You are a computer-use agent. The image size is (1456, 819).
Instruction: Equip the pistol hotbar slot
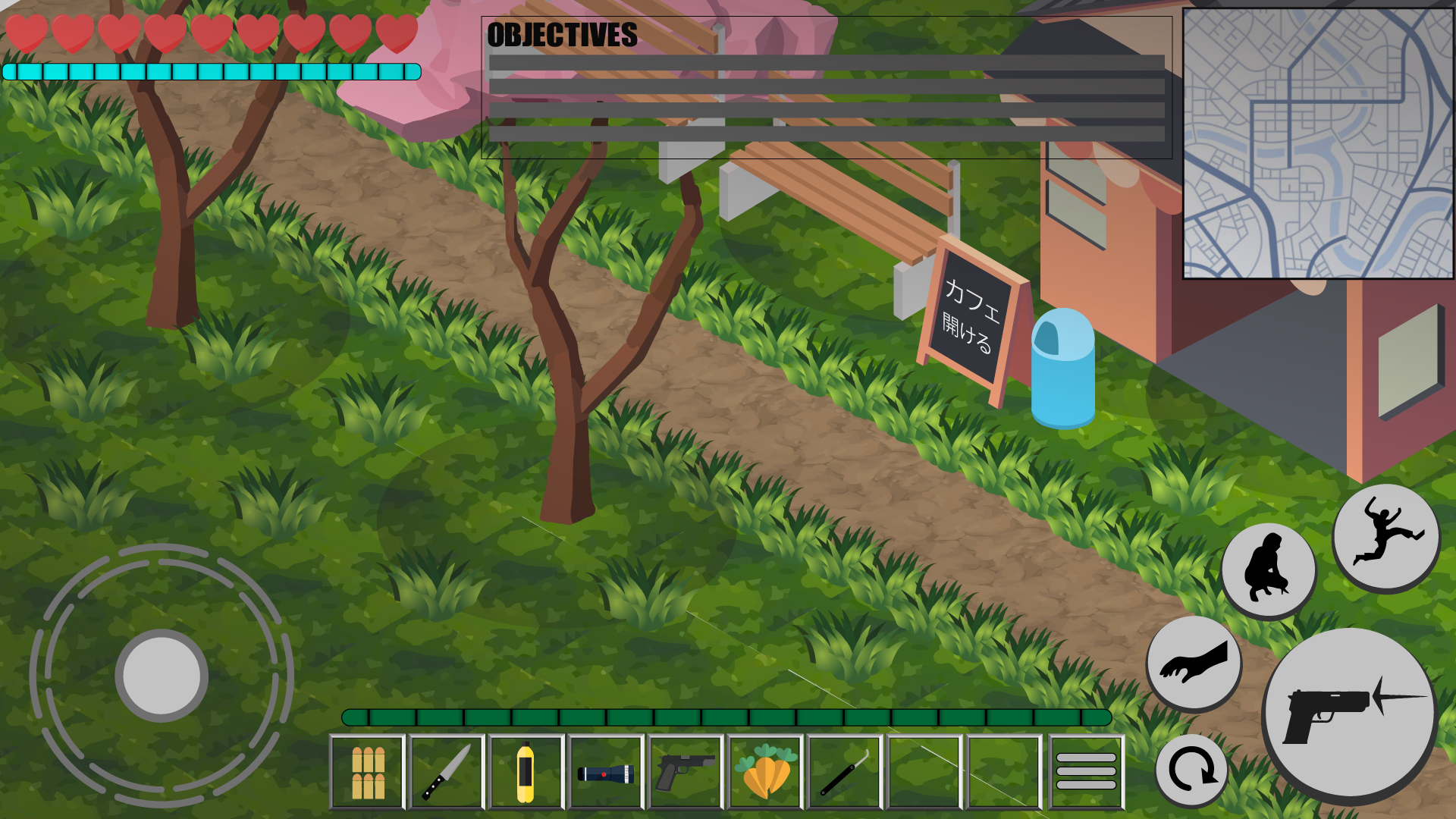coord(685,772)
